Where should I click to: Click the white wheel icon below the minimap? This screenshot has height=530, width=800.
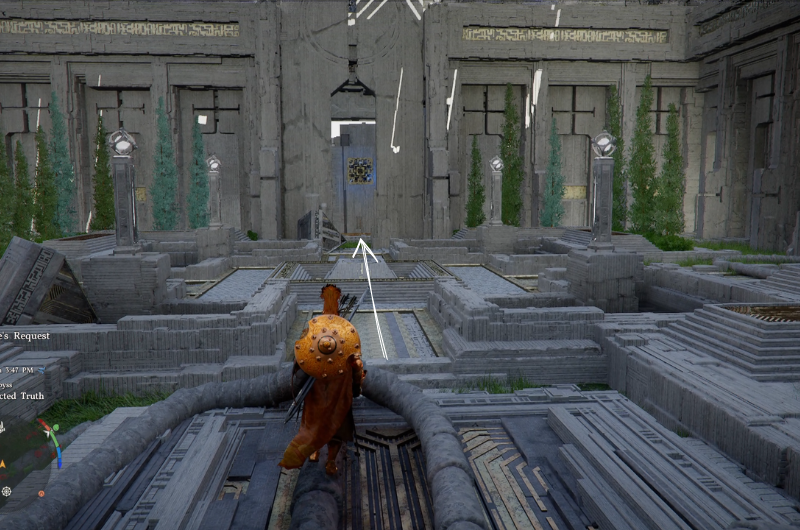[x=7, y=491]
